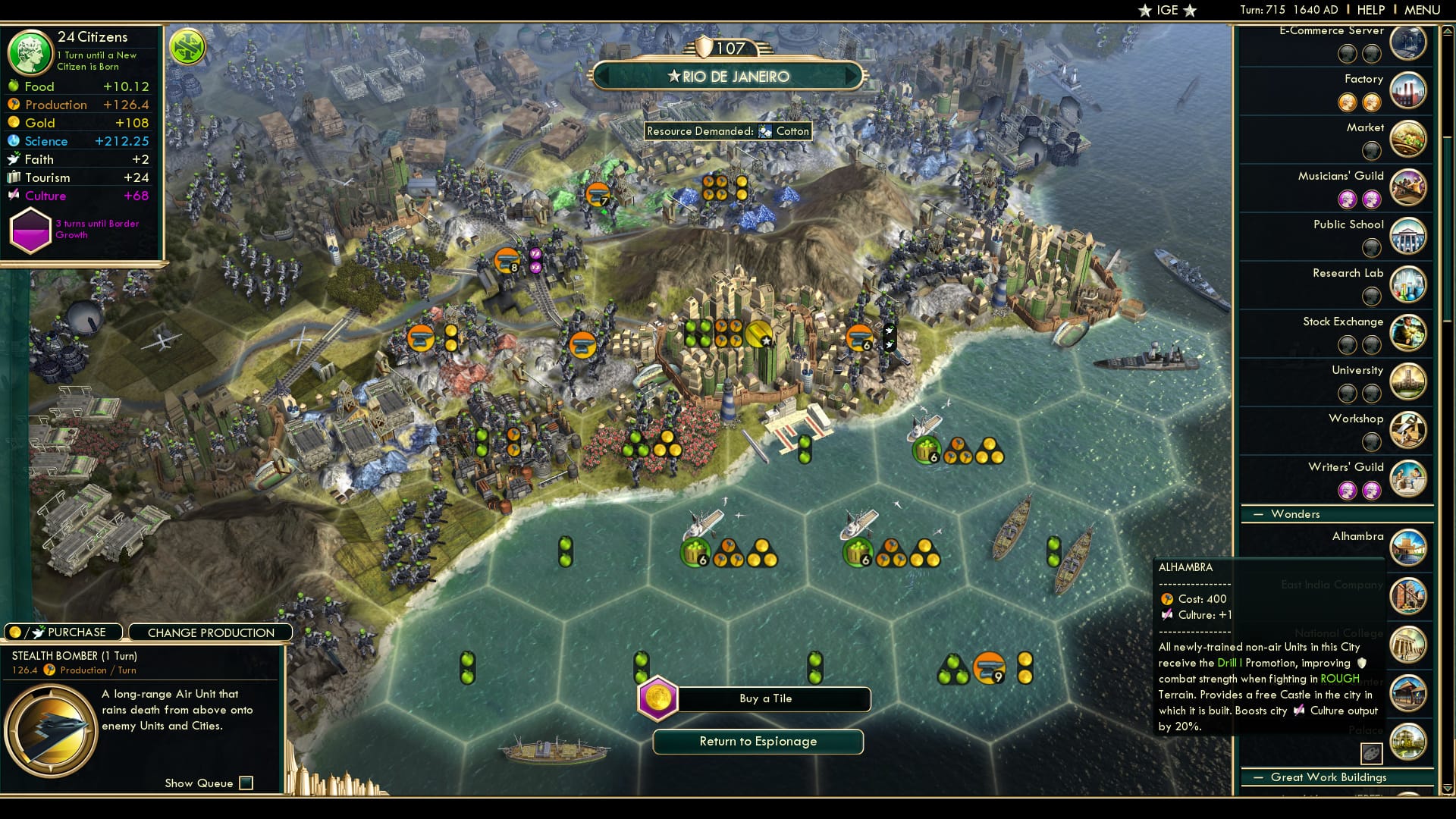Select the University building icon
This screenshot has width=1456, height=819.
[1409, 381]
